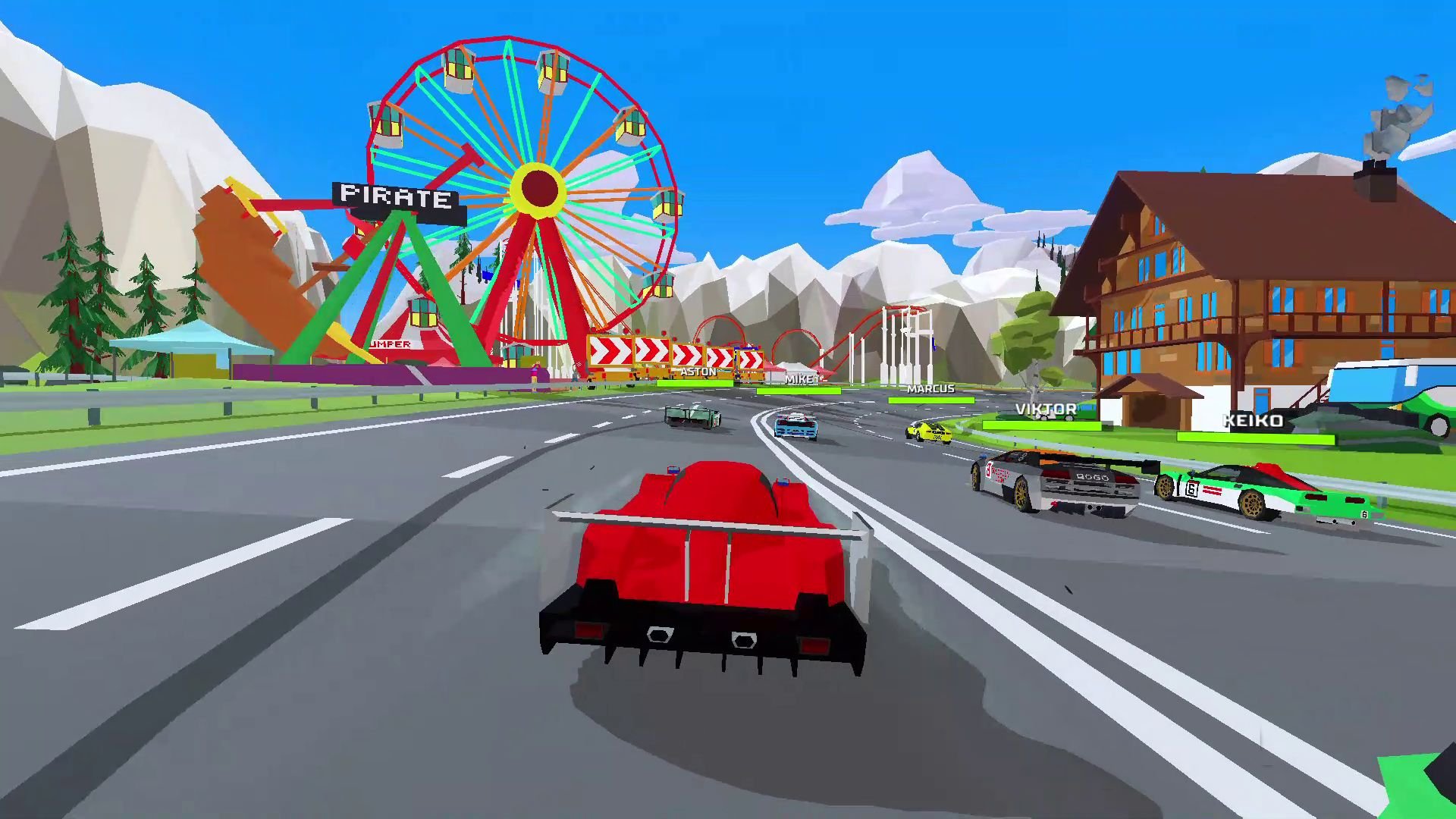
Task: Click ASTON's nametag above the barriers
Action: (699, 372)
